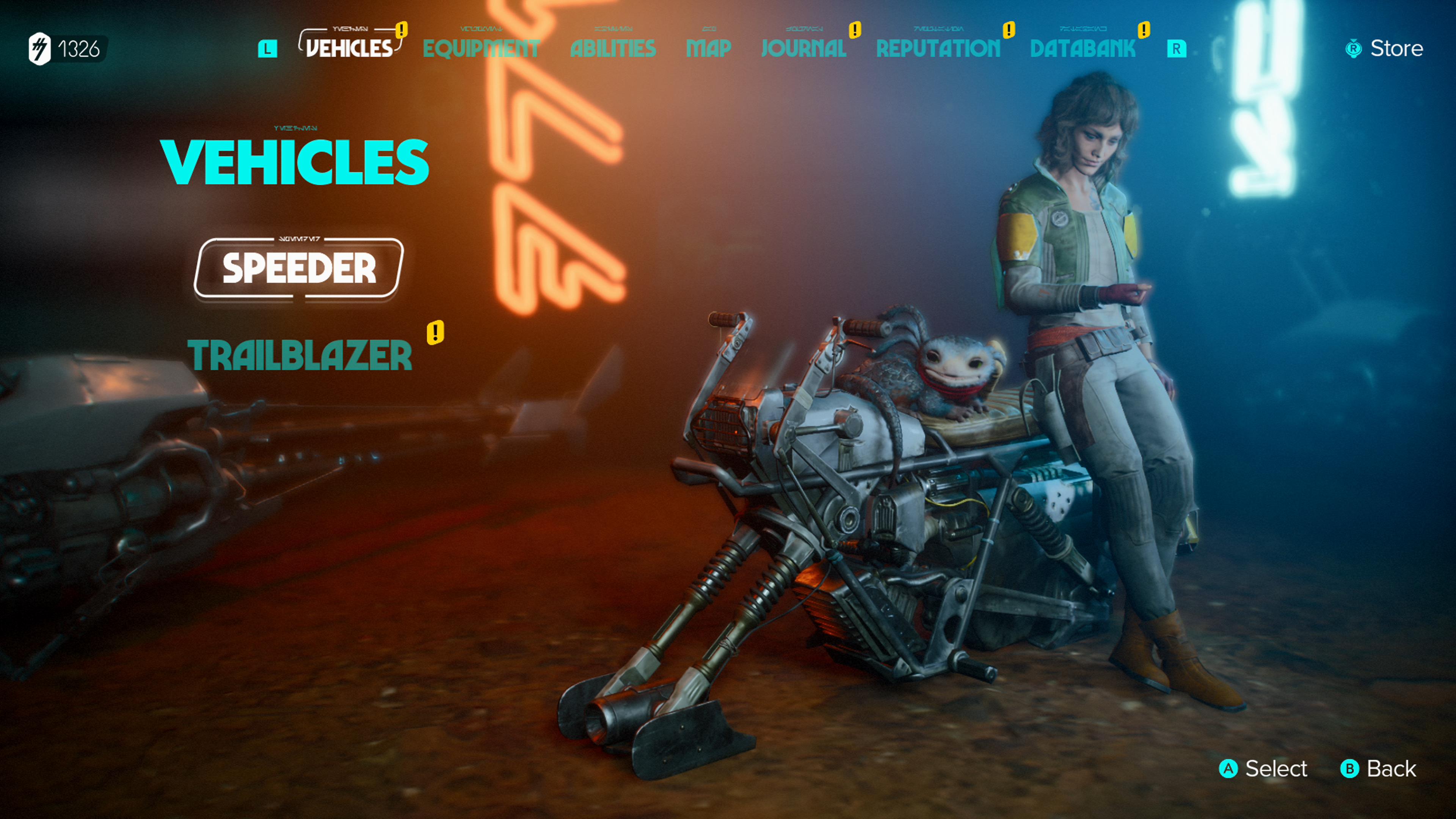Switch to the Databank tab
This screenshot has height=819, width=1456.
tap(1083, 49)
